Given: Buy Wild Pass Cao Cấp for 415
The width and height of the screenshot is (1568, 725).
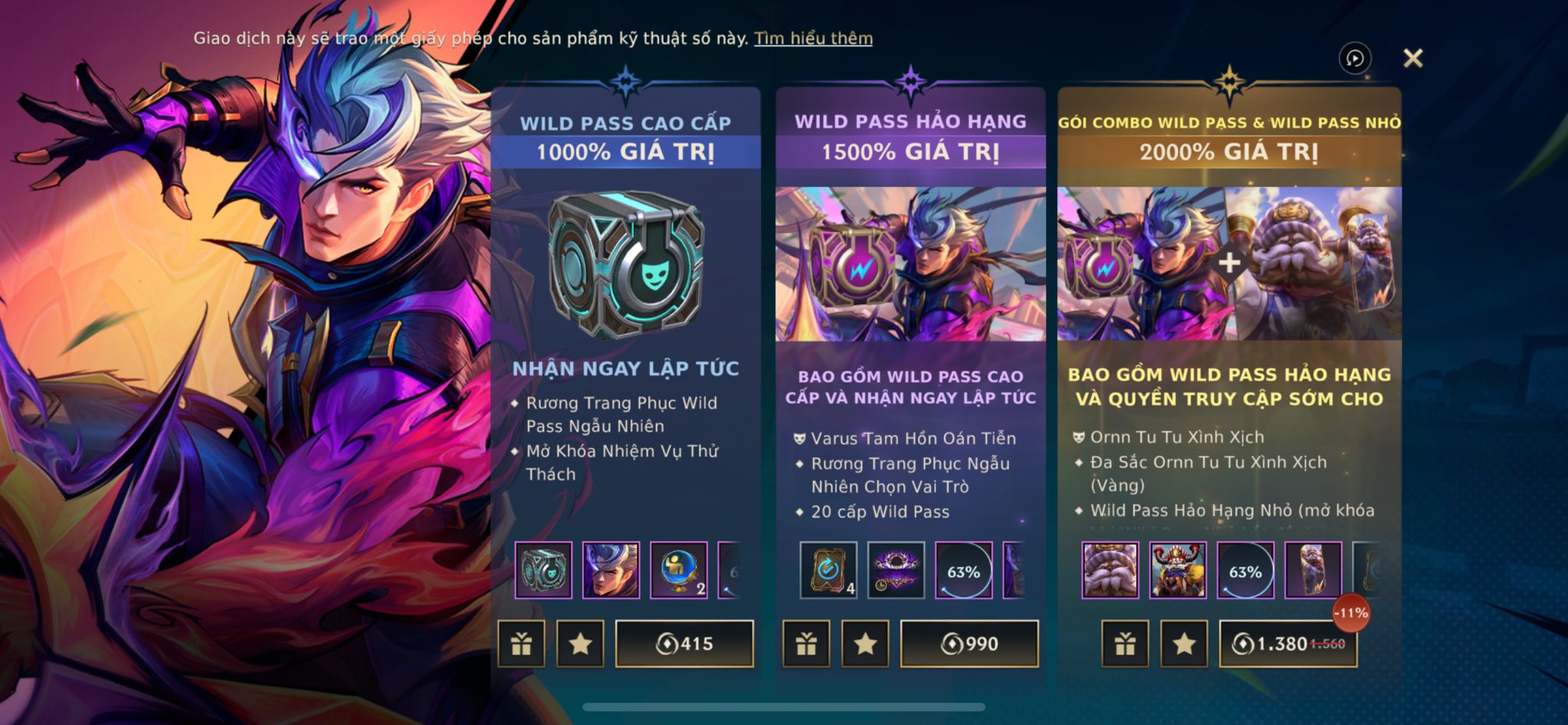Looking at the screenshot, I should [684, 644].
